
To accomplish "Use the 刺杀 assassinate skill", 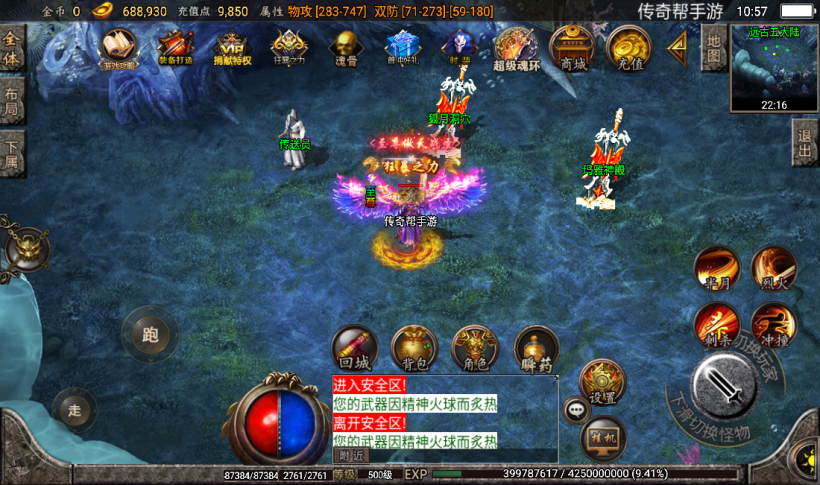I will coord(716,325).
